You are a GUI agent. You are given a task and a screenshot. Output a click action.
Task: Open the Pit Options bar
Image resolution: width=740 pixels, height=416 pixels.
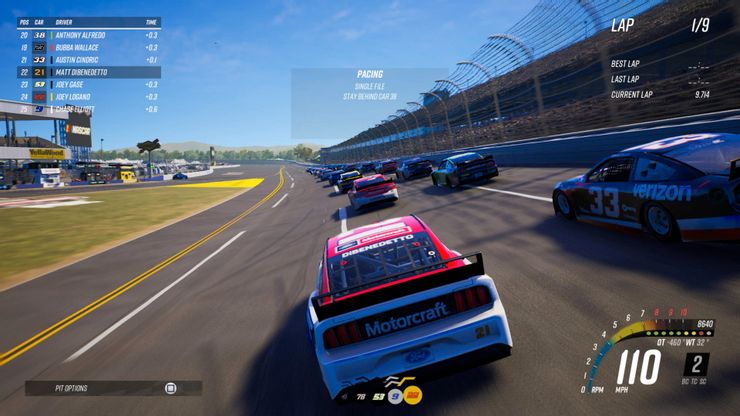113,388
